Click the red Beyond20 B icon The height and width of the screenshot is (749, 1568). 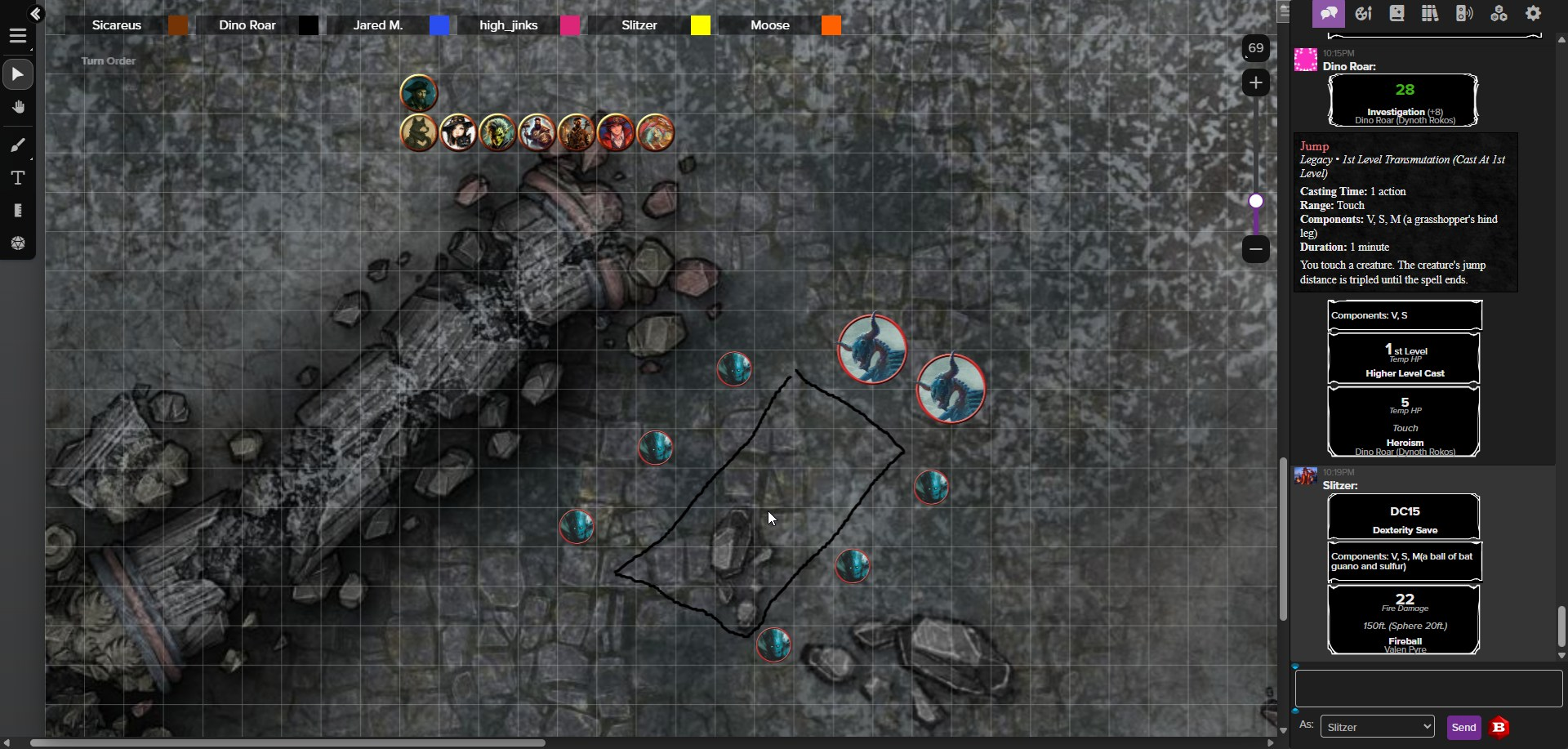coord(1499,727)
